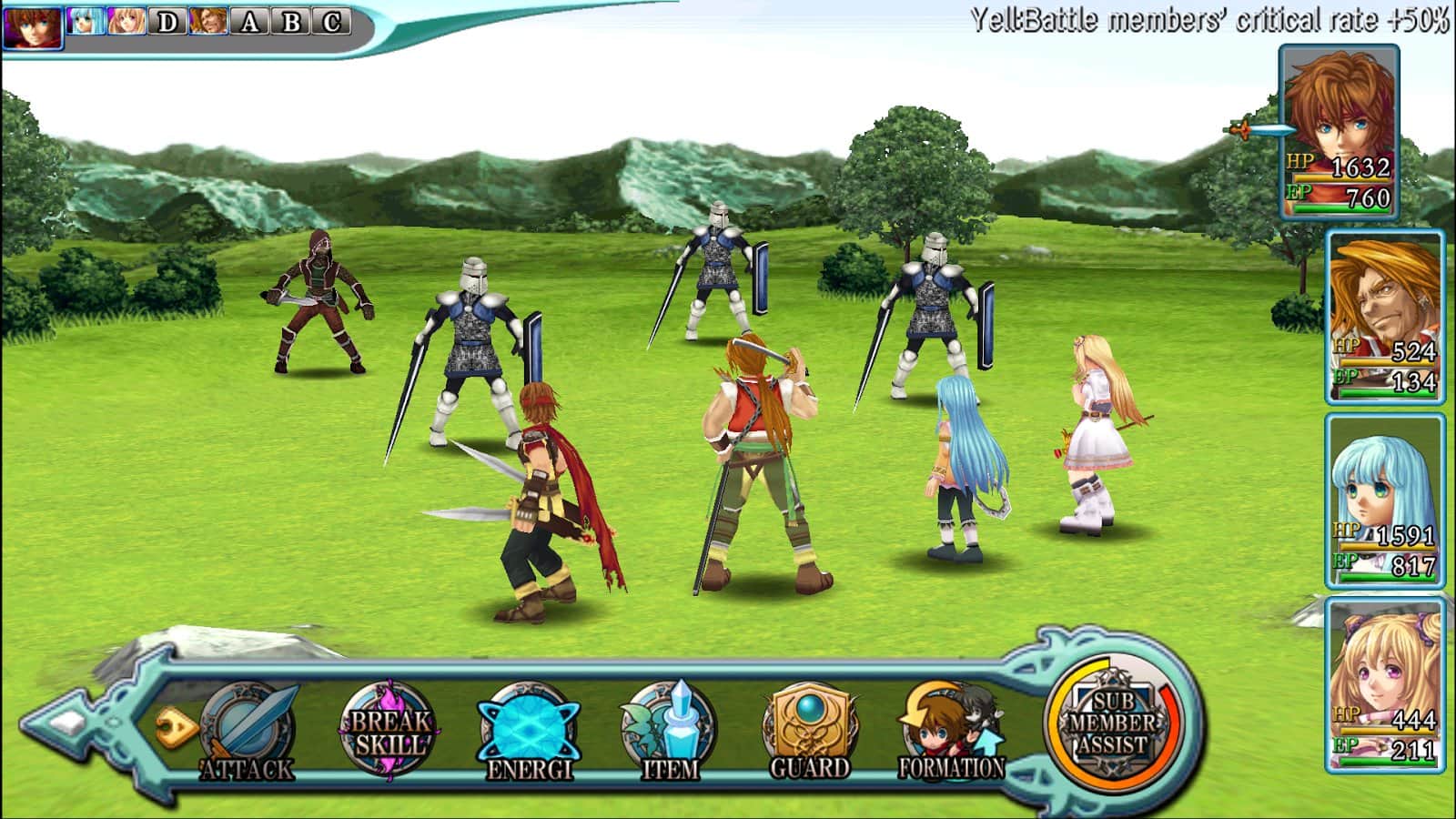
Task: Click the enemy D turn order icon
Action: pos(167,22)
